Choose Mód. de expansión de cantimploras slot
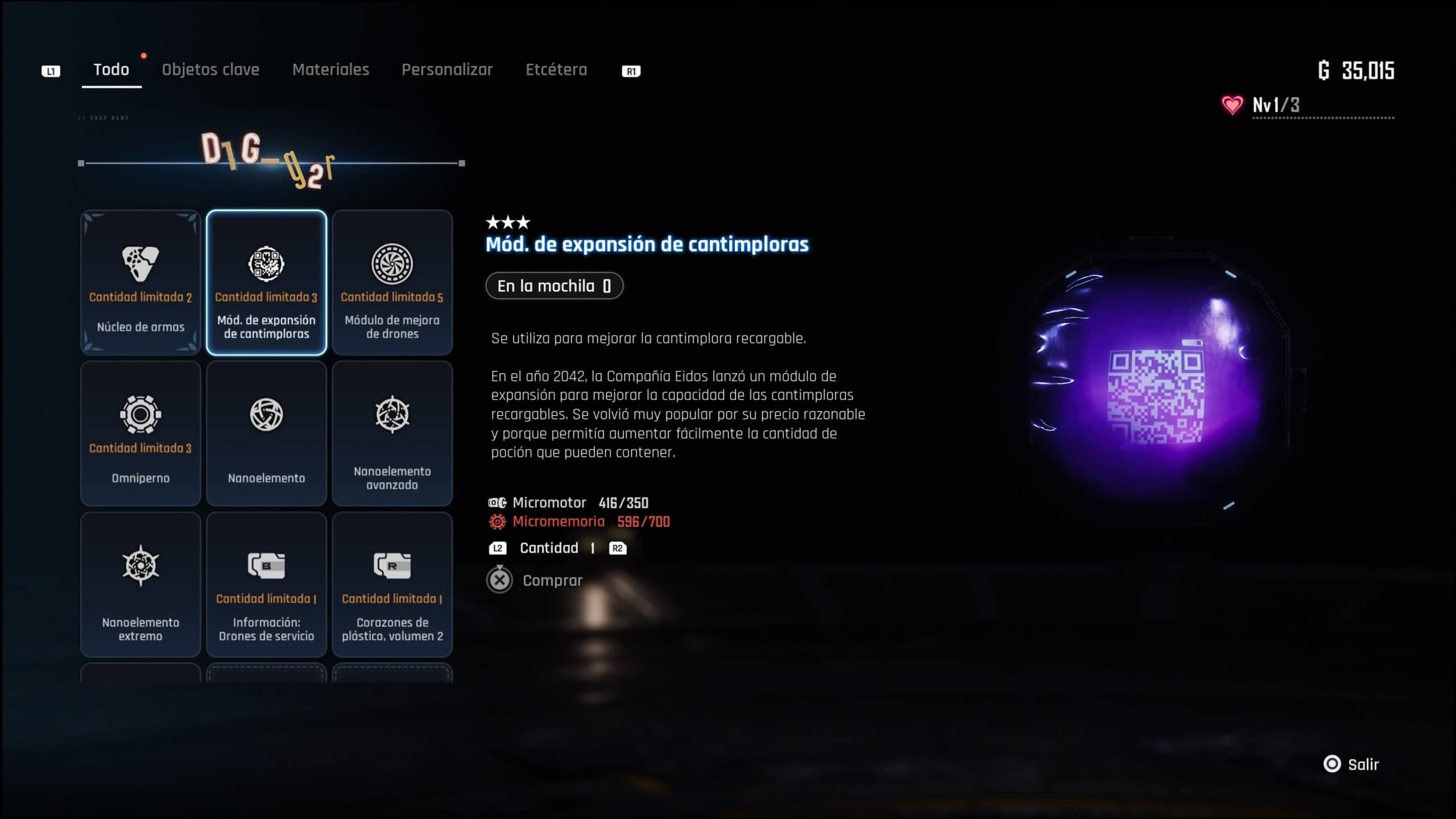Viewport: 1456px width, 819px height. click(x=266, y=283)
